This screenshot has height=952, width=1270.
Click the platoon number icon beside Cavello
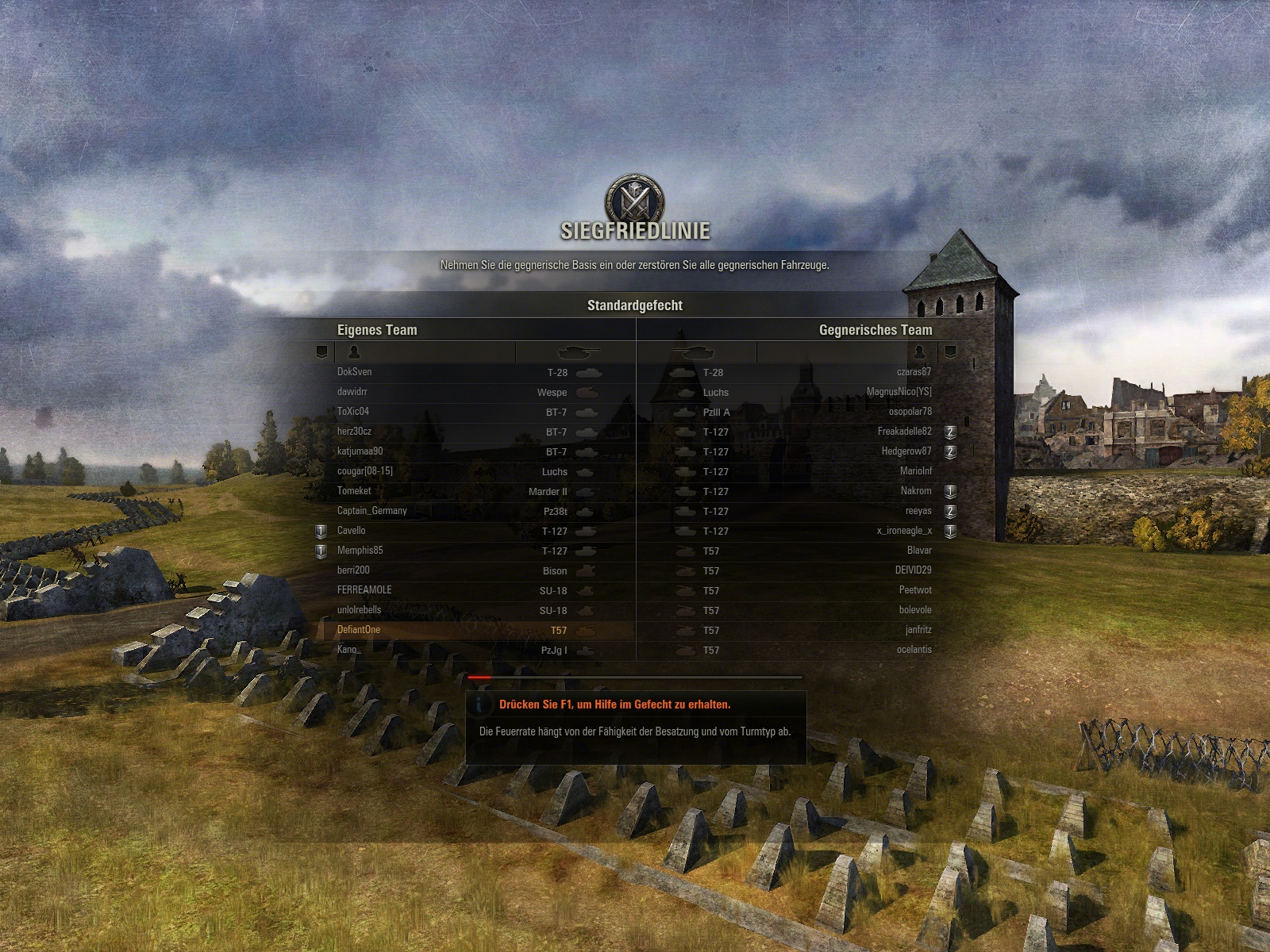[321, 532]
